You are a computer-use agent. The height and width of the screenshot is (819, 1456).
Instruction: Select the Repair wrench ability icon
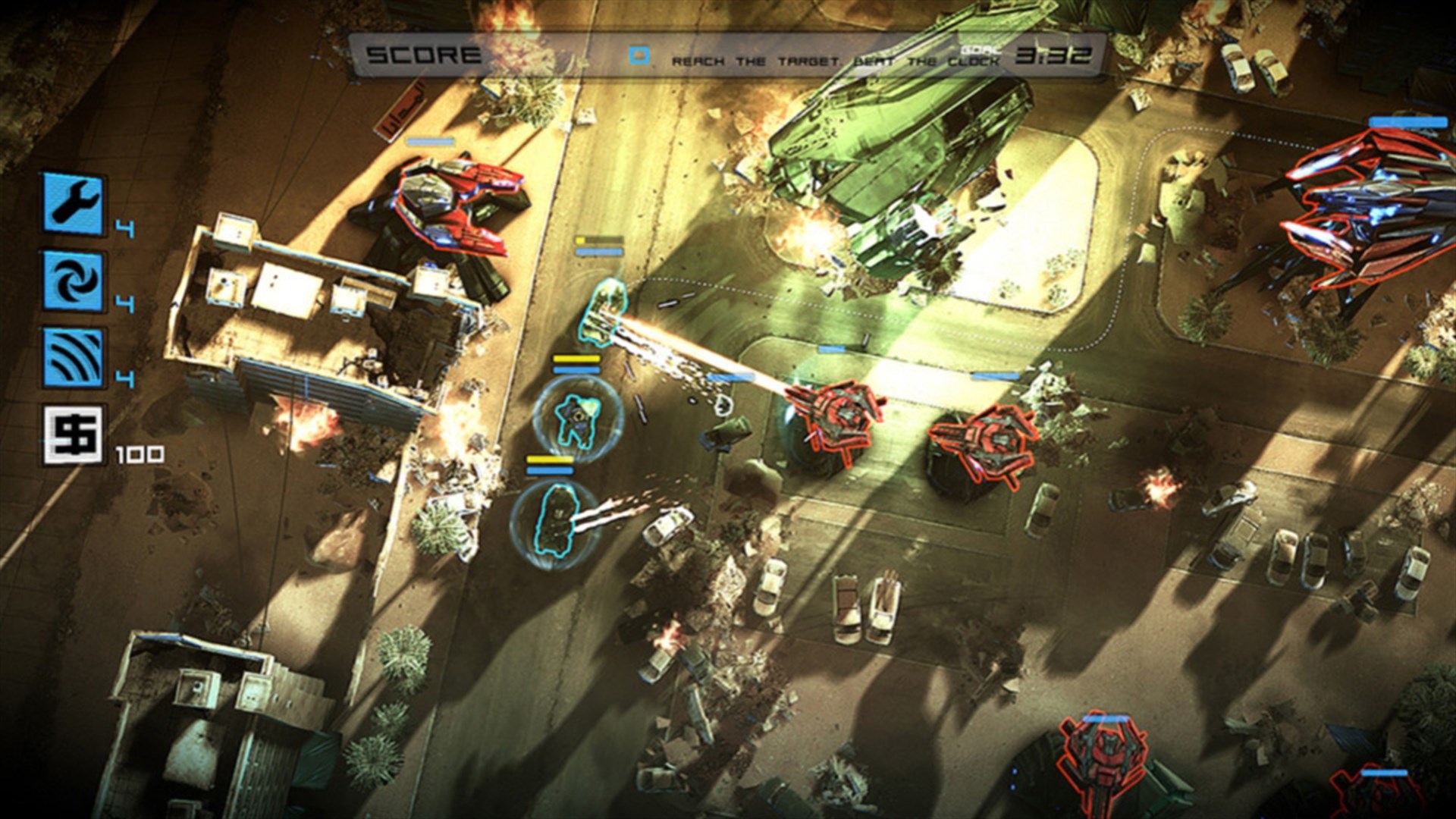72,205
